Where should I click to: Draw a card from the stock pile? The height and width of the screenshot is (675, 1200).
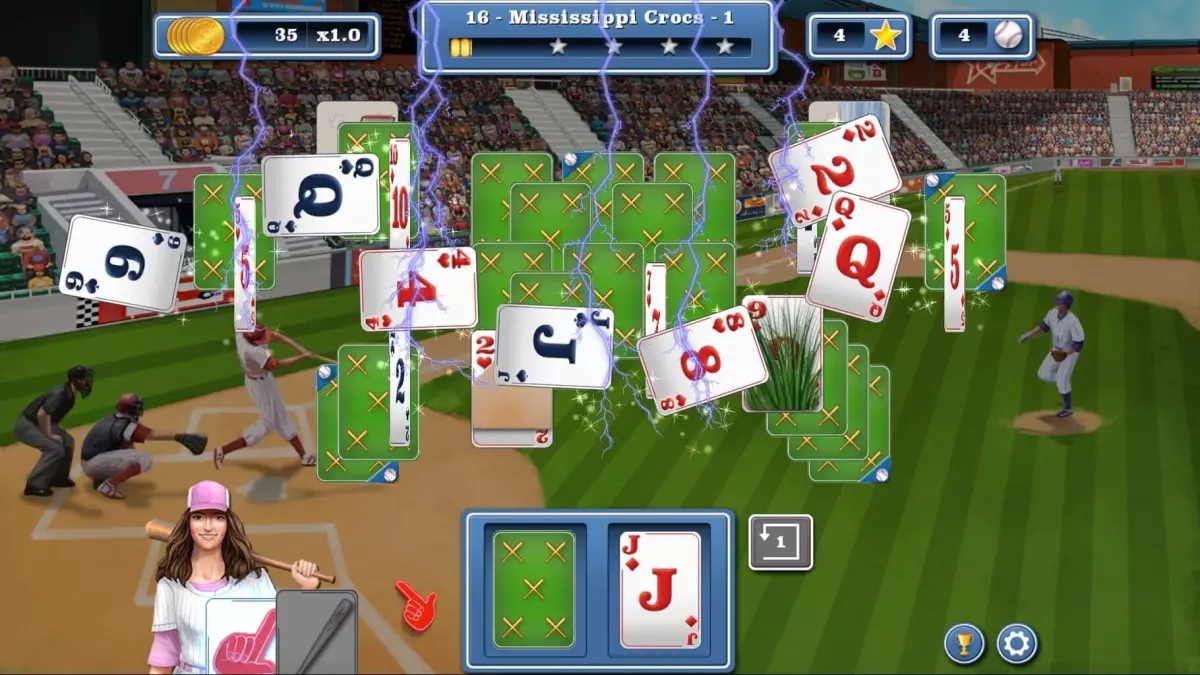[533, 589]
